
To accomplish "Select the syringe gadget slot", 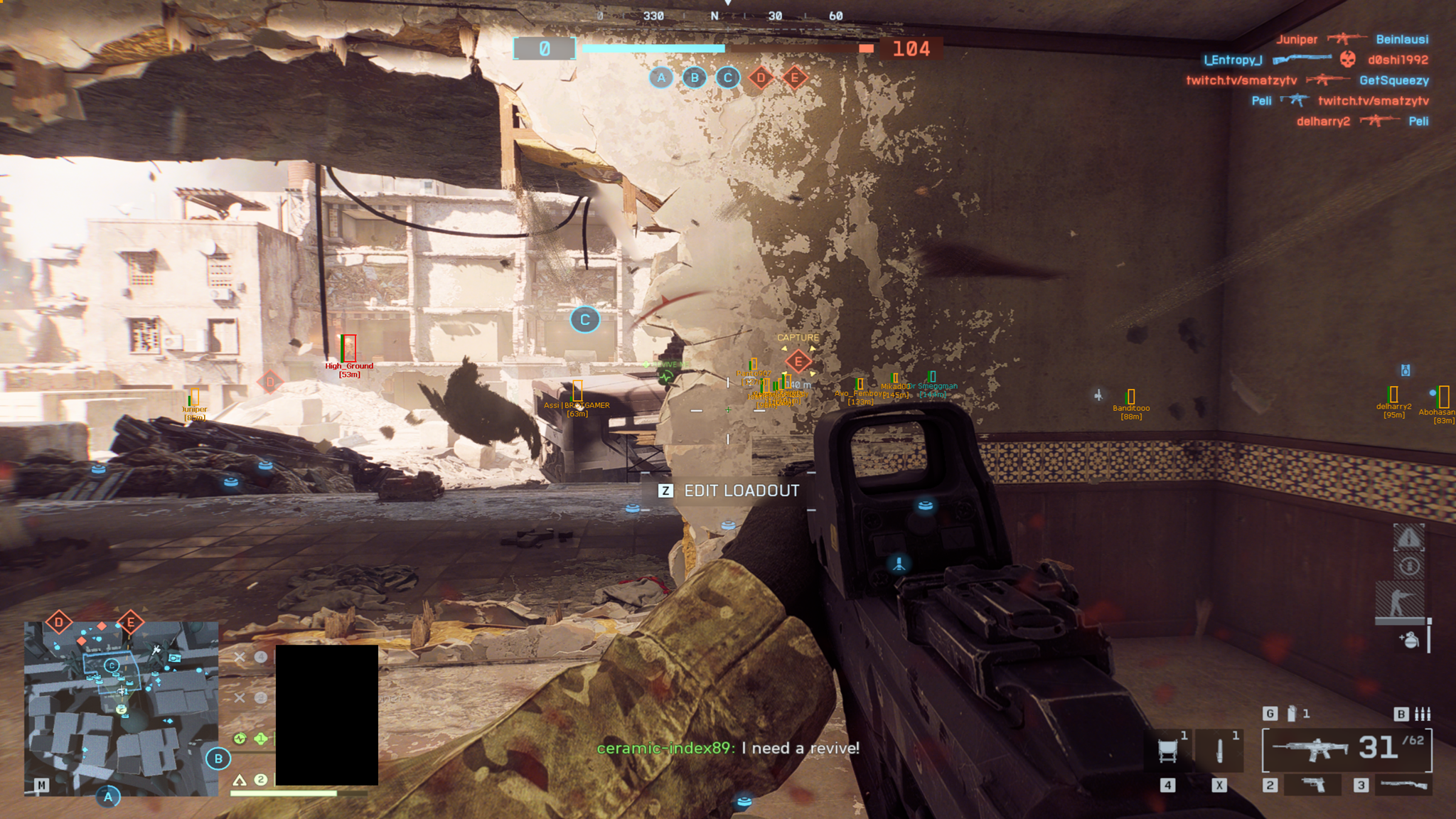I will tap(1220, 750).
